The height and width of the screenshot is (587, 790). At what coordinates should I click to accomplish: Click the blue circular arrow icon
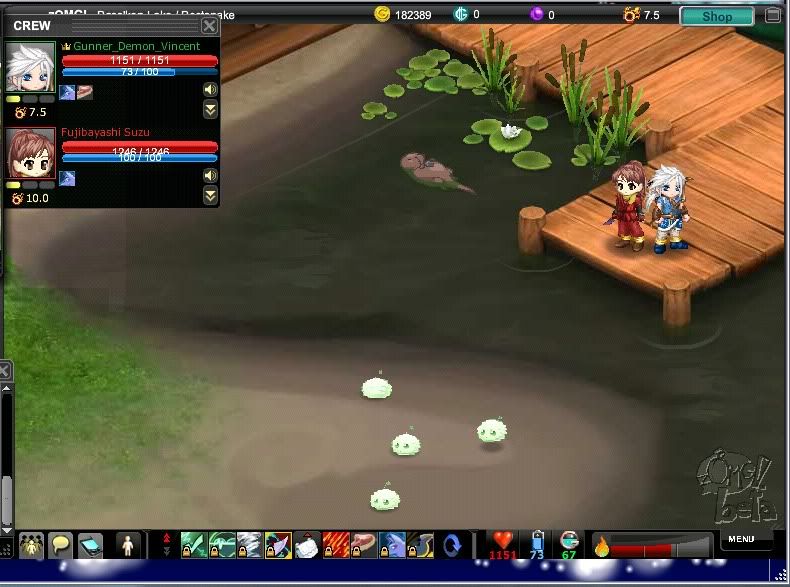(452, 545)
